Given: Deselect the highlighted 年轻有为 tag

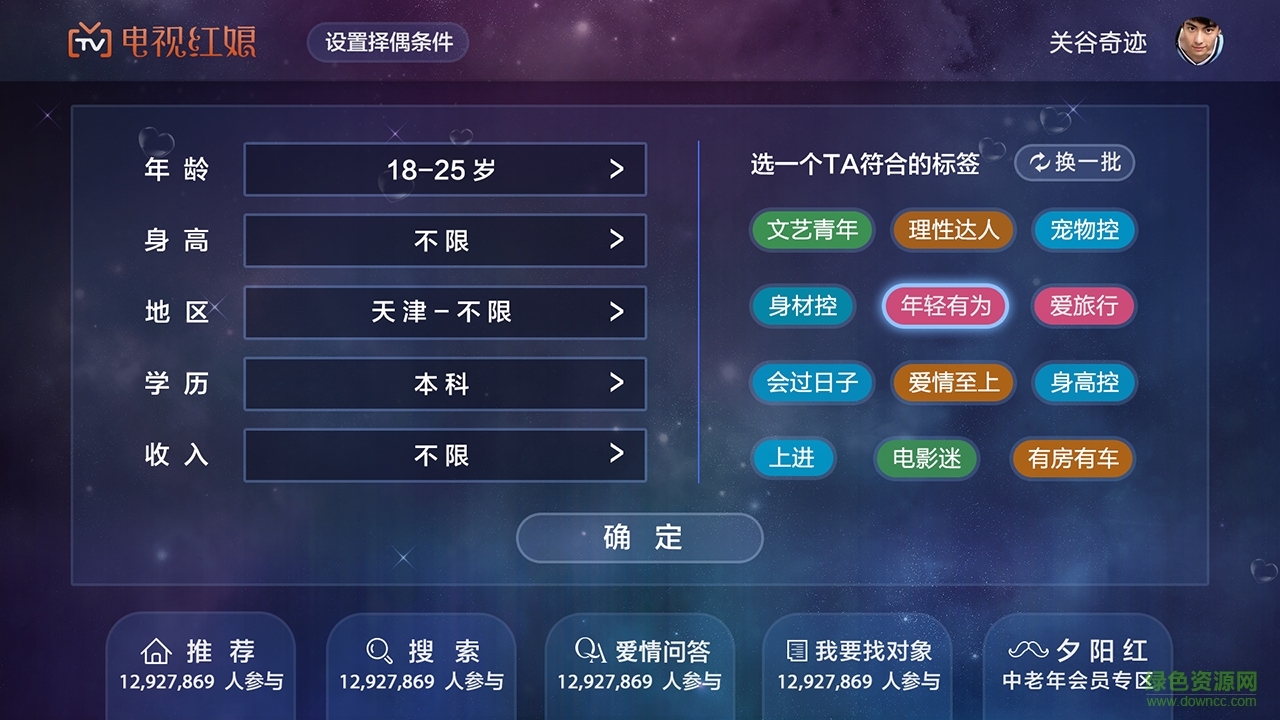Looking at the screenshot, I should pos(945,306).
